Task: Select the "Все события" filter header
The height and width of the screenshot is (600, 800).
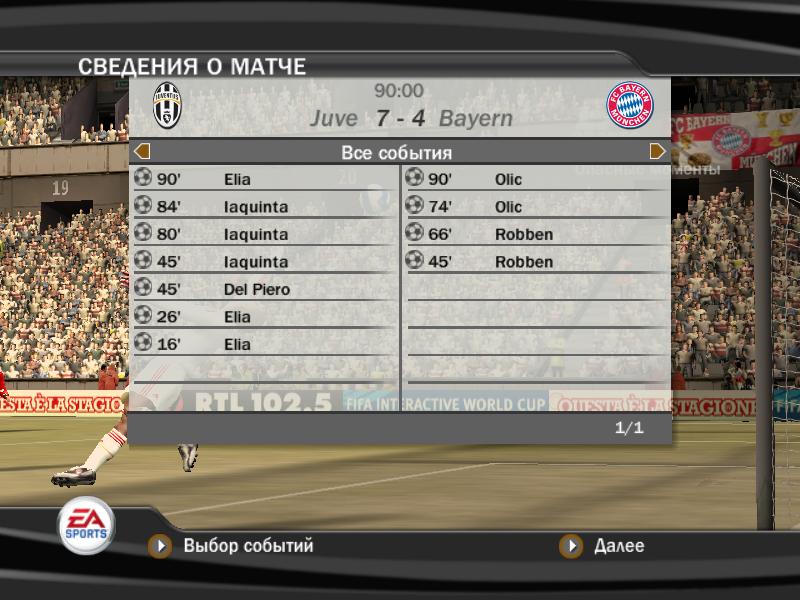Action: [397, 153]
